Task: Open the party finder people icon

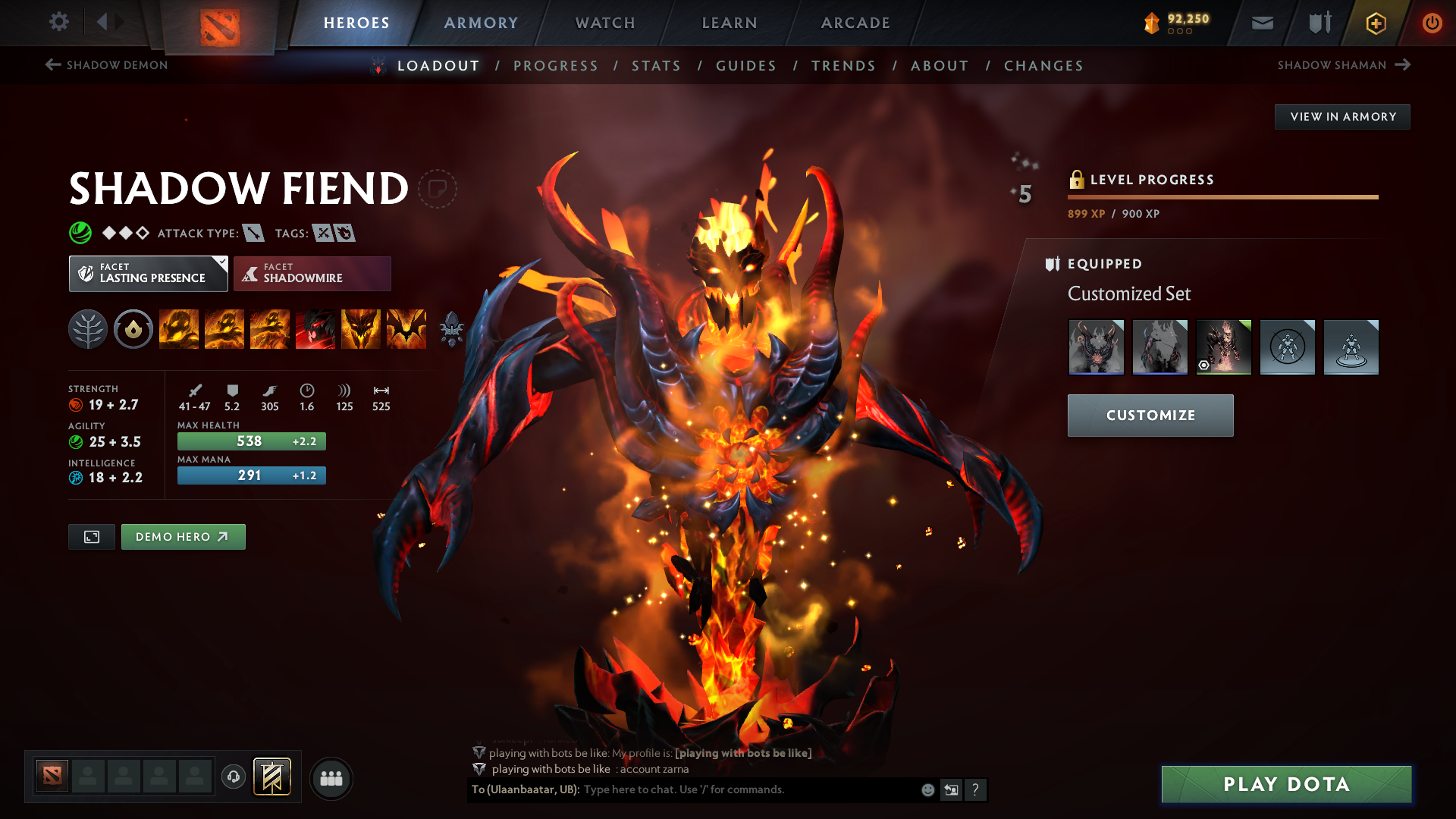Action: click(331, 778)
